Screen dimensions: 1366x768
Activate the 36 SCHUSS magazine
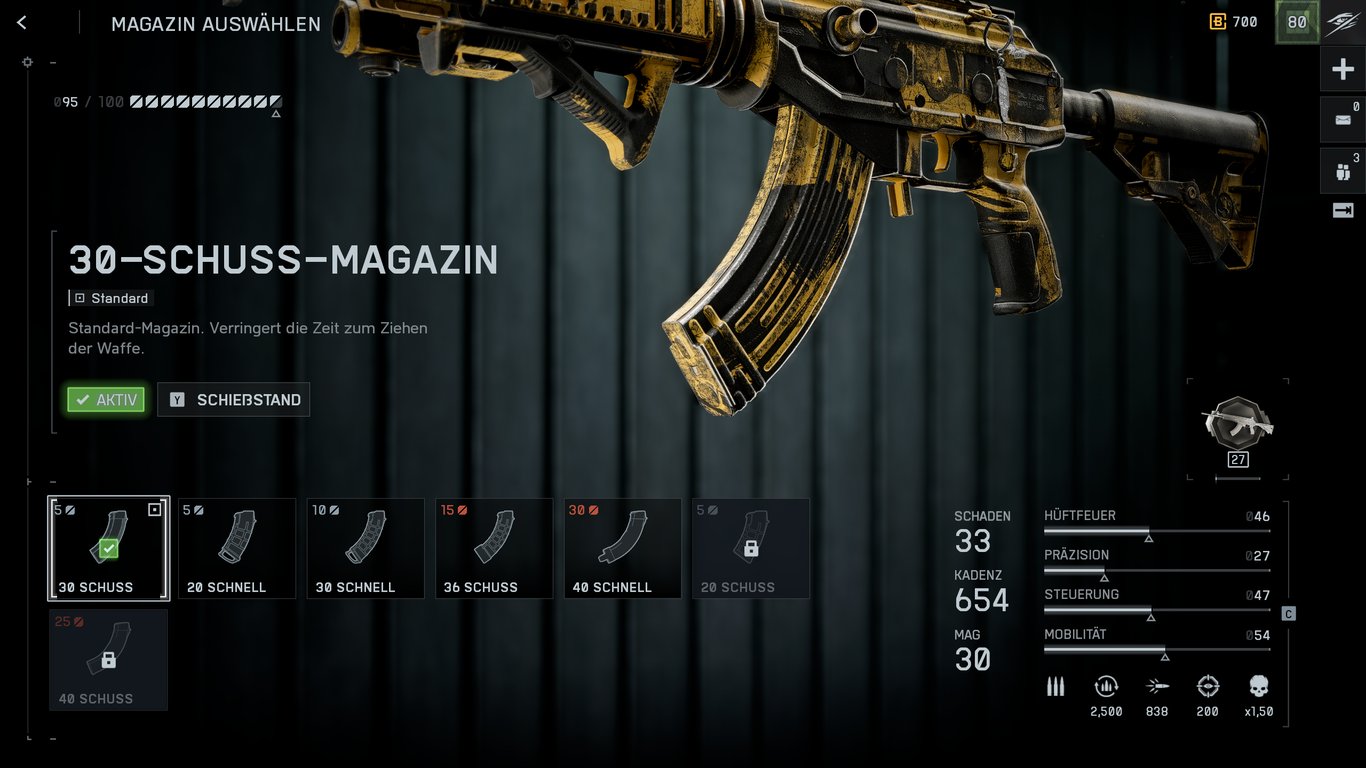click(x=494, y=548)
